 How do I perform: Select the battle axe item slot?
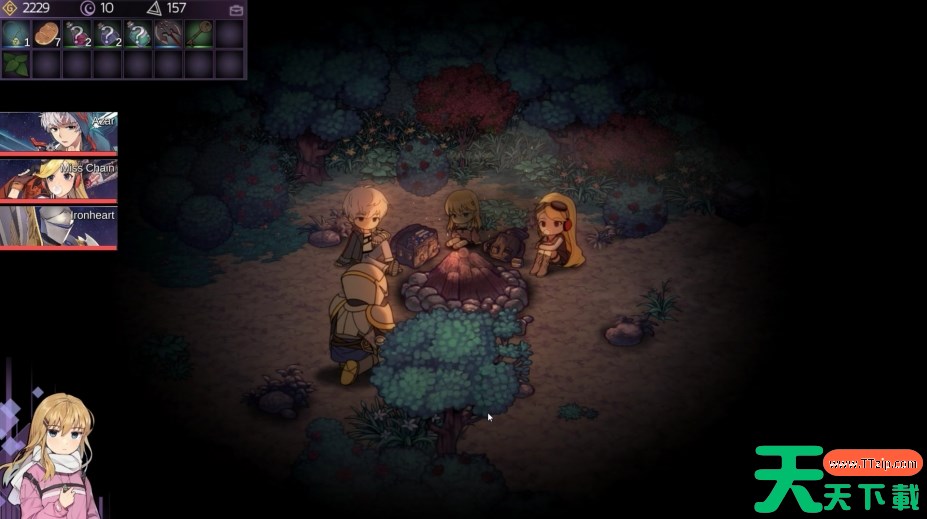tap(168, 35)
